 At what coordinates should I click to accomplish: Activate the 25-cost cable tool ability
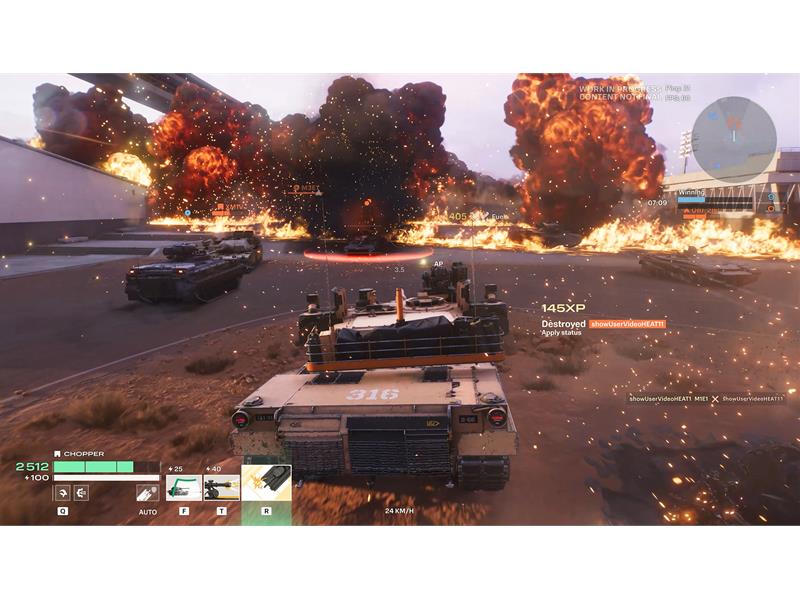[x=183, y=487]
